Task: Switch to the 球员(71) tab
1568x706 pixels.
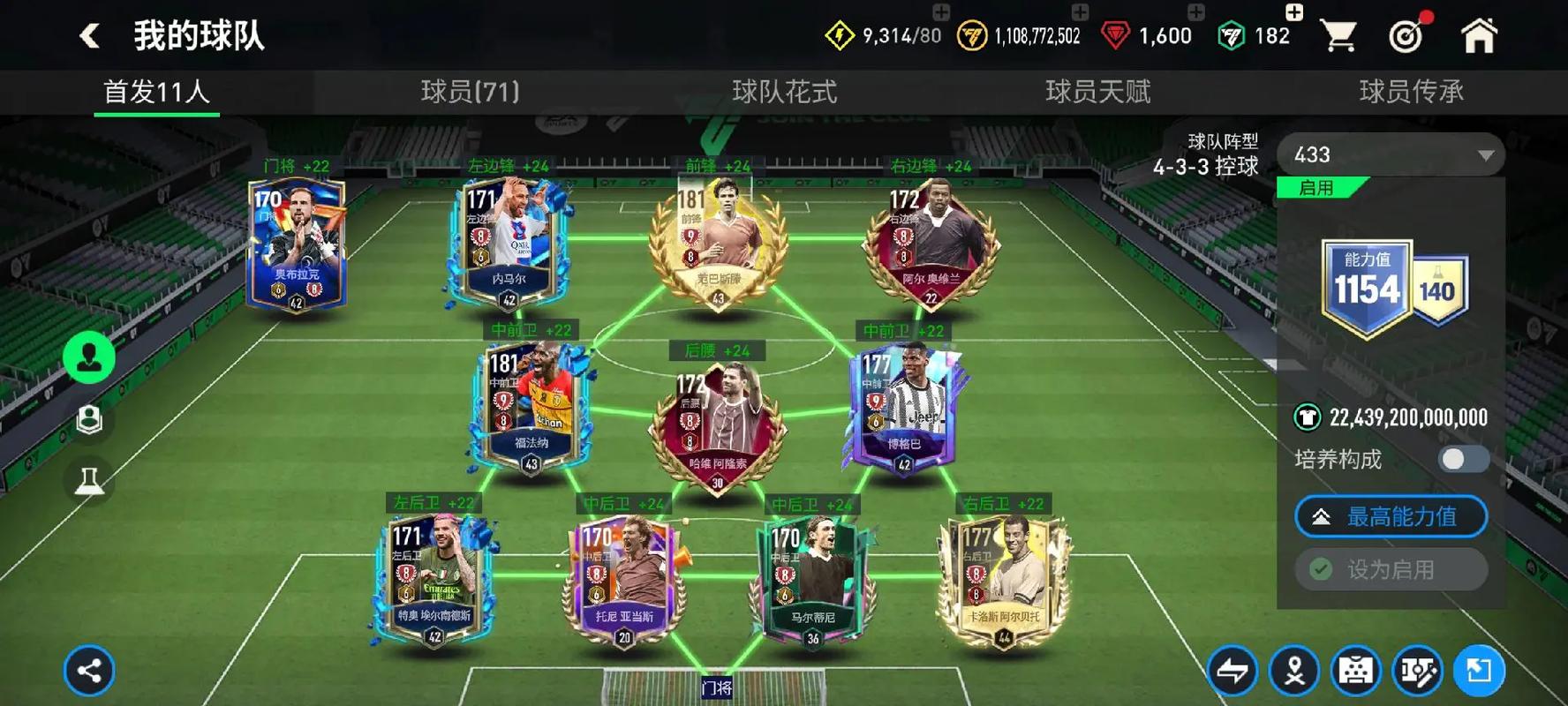Action: pos(468,92)
